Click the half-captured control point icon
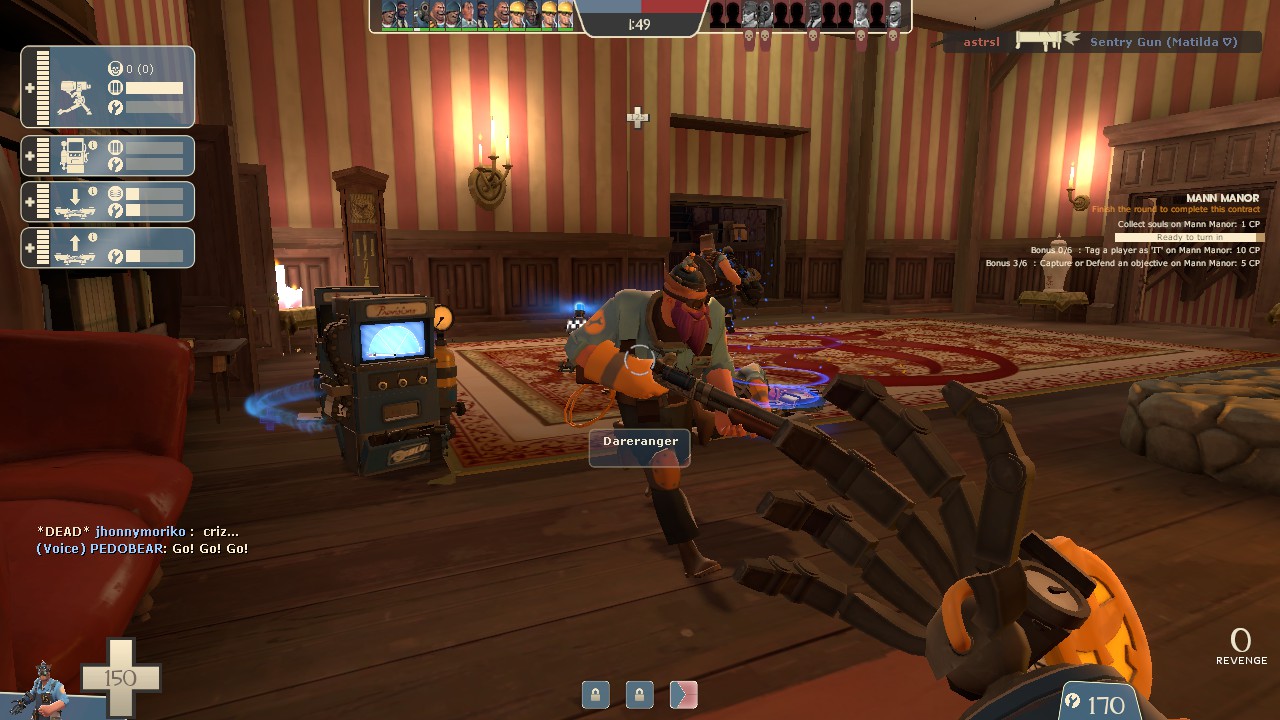Viewport: 1280px width, 720px height. 684,694
